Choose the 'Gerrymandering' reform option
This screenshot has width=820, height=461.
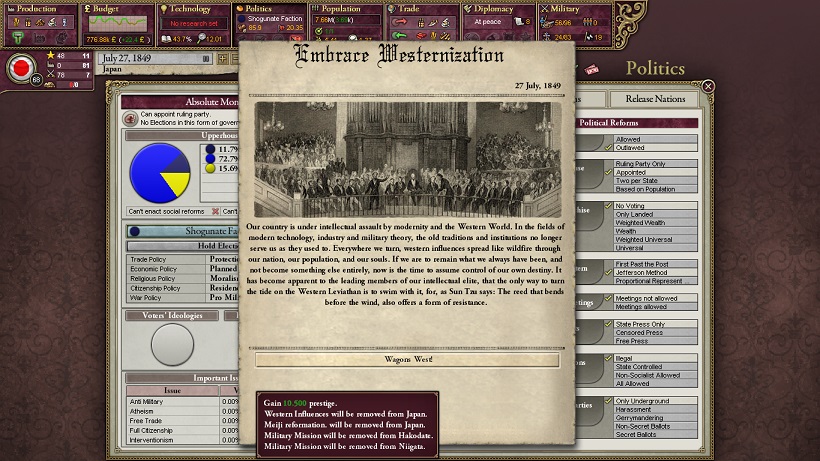(644, 415)
